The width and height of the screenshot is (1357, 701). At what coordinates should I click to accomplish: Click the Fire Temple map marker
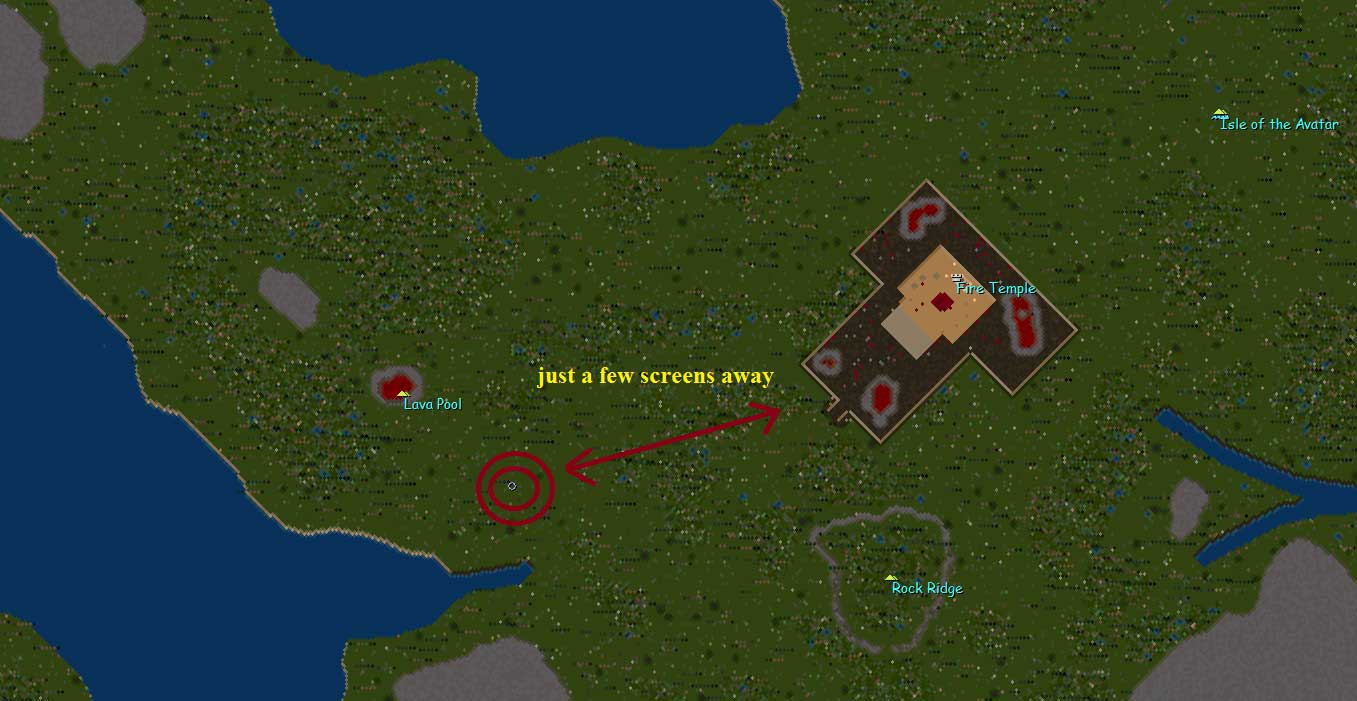pos(957,278)
